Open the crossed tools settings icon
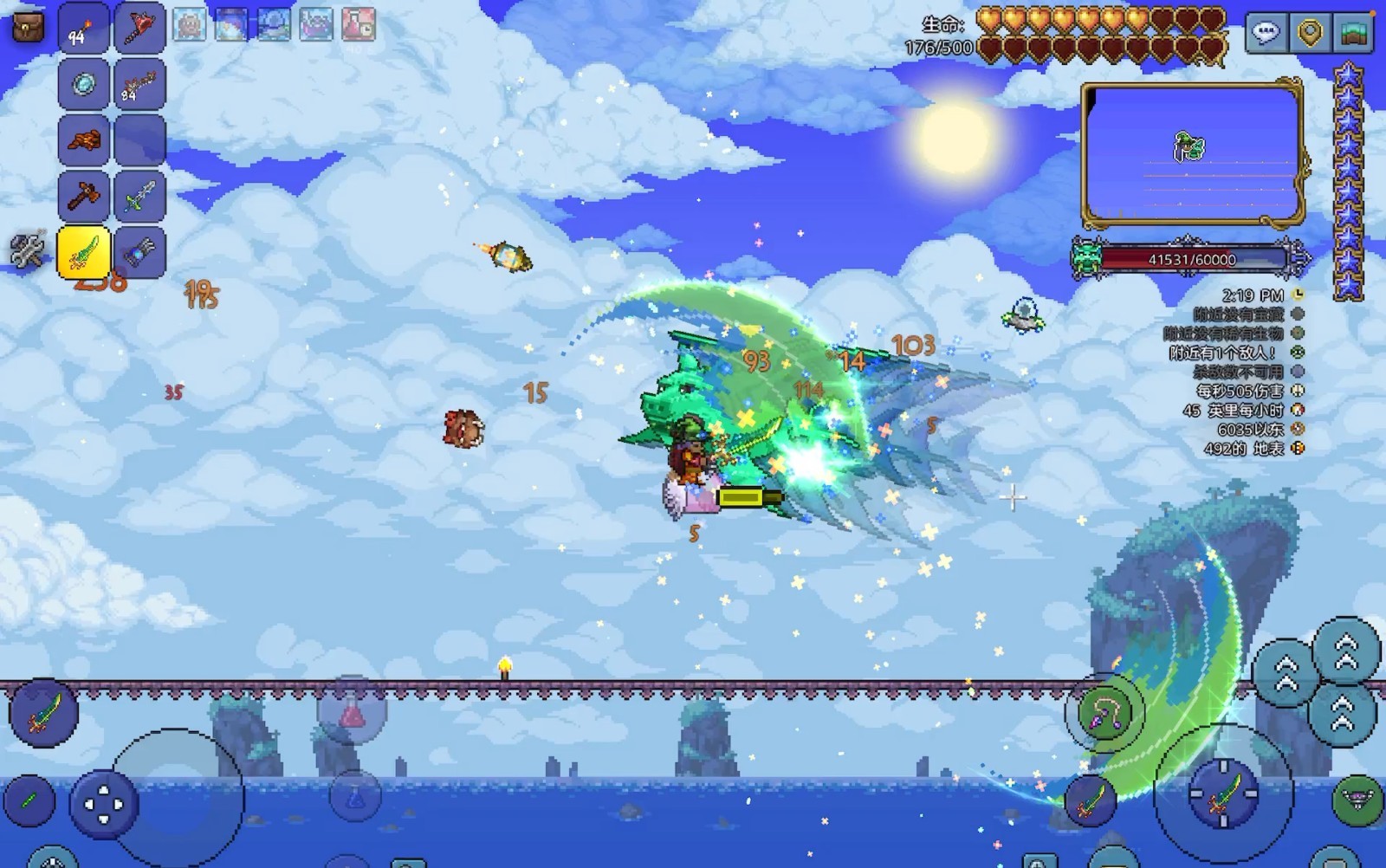This screenshot has width=1386, height=868. tap(27, 249)
